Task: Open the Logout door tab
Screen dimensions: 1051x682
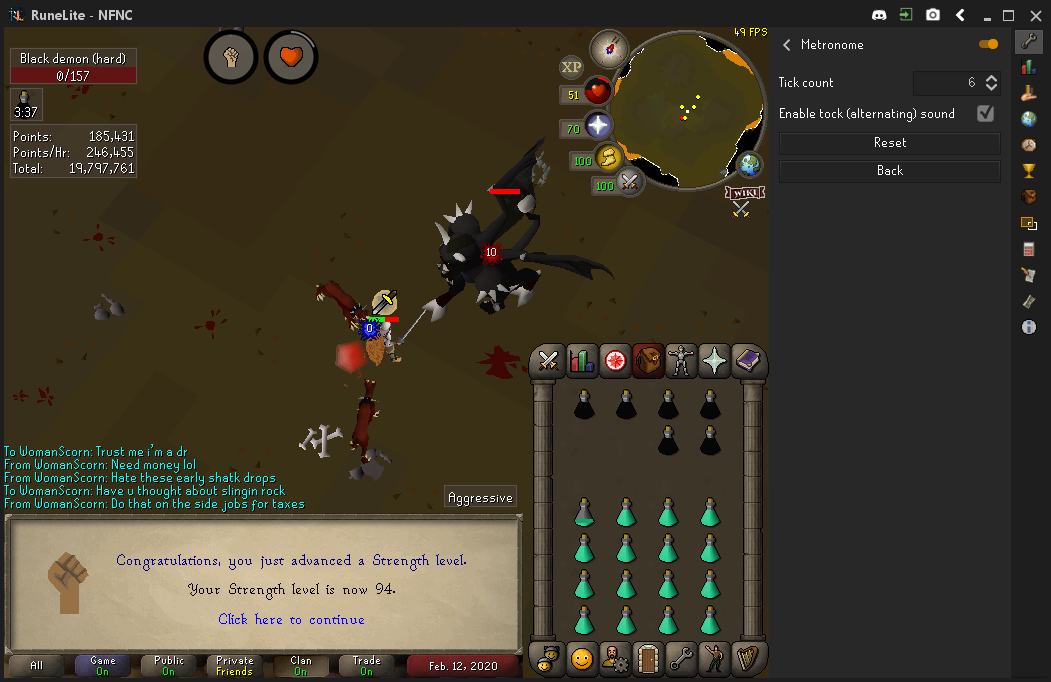Action: click(648, 658)
